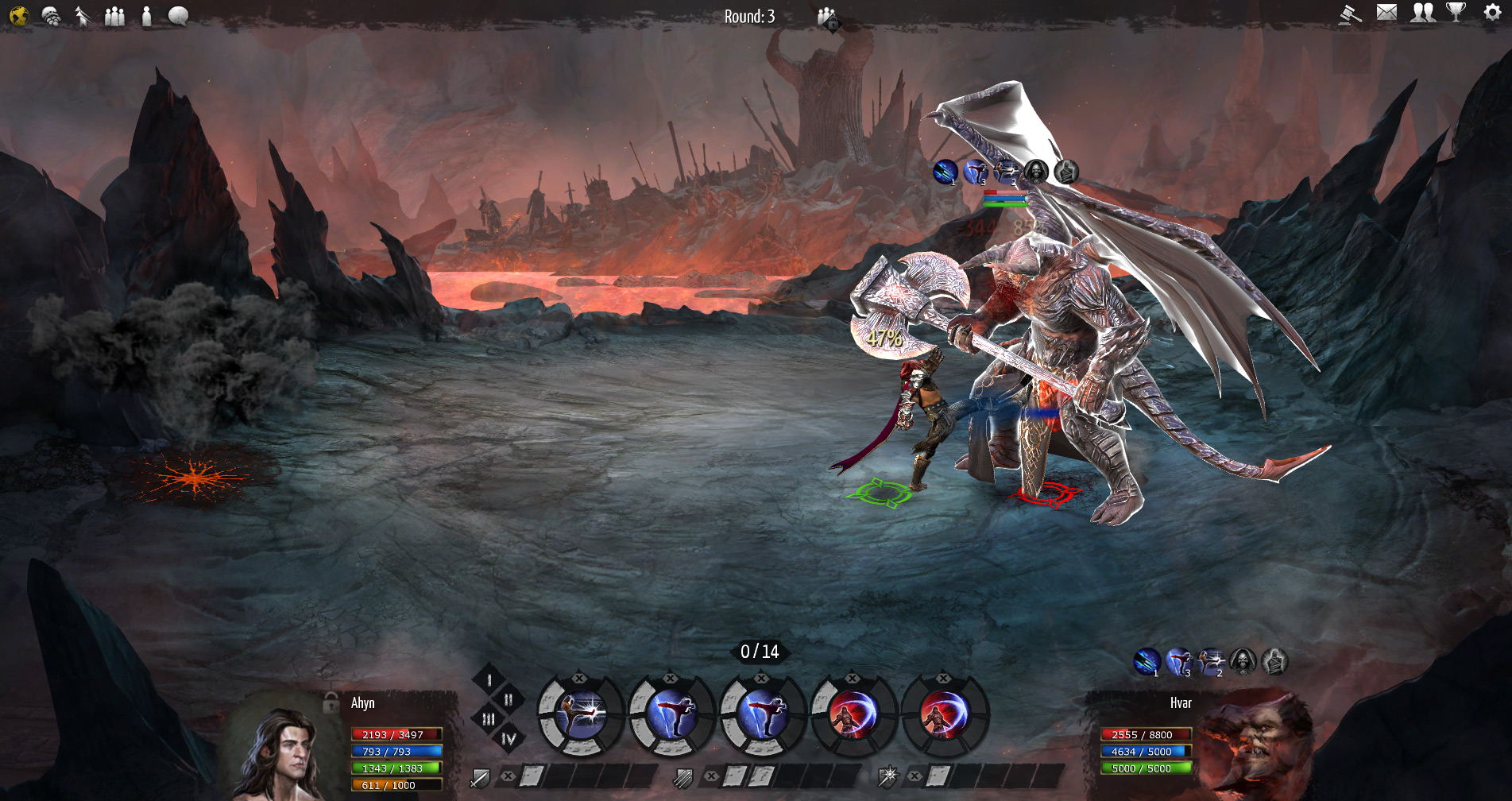Open the friends list icon

coord(1422,13)
